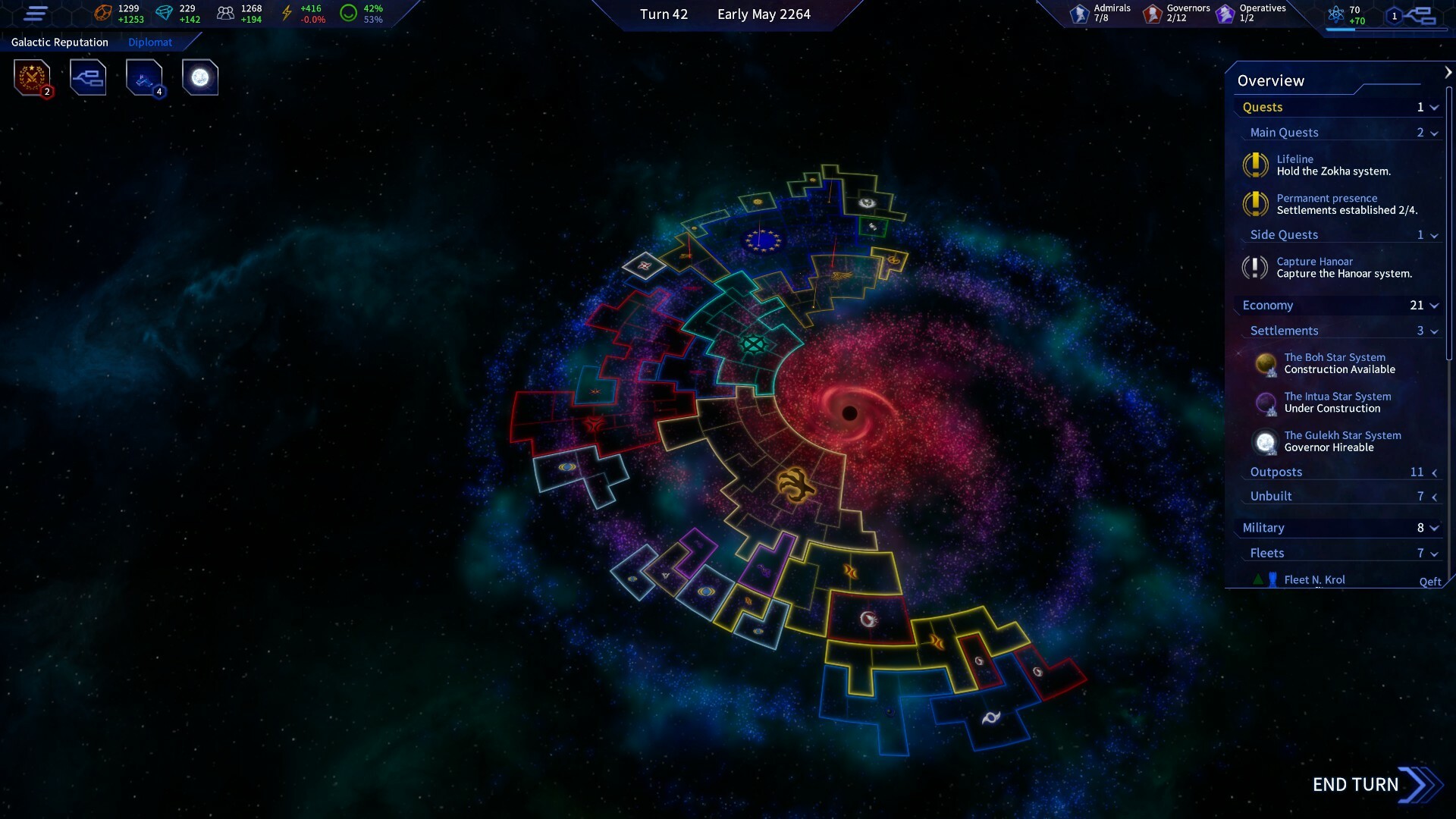Screen dimensions: 1456x819
Task: Open the main hamburger menu
Action: click(x=36, y=14)
